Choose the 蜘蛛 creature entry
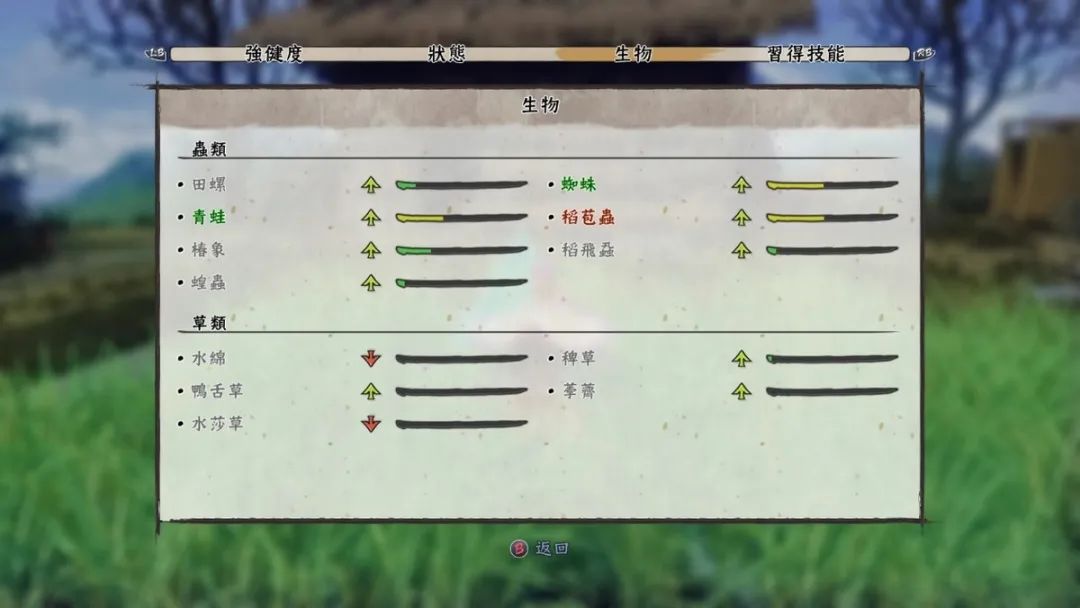Screen dimensions: 1080x608 pyautogui.click(x=578, y=185)
